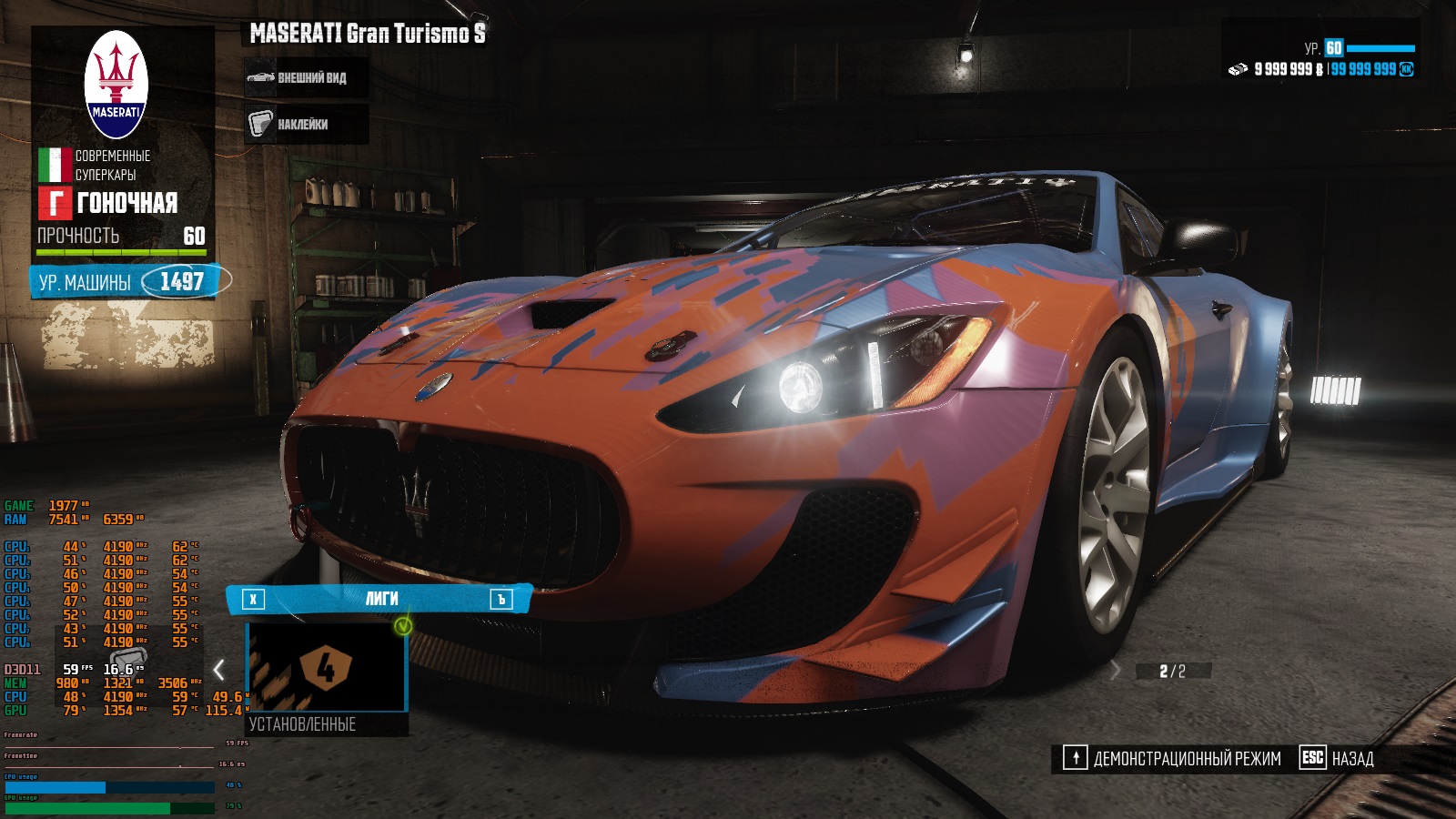Click the left arrow beside the sticker thumbnail
Screen dimensions: 1456x819
[x=219, y=670]
